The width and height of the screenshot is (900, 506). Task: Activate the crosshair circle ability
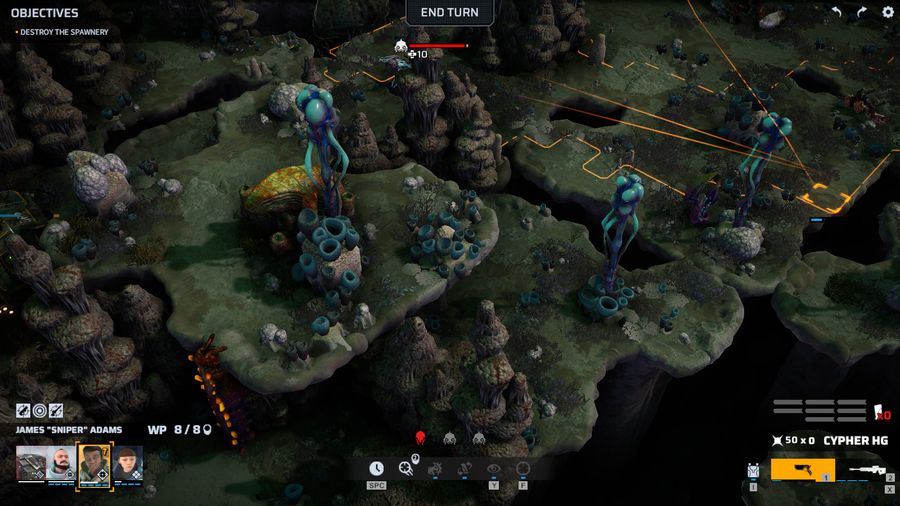(522, 468)
